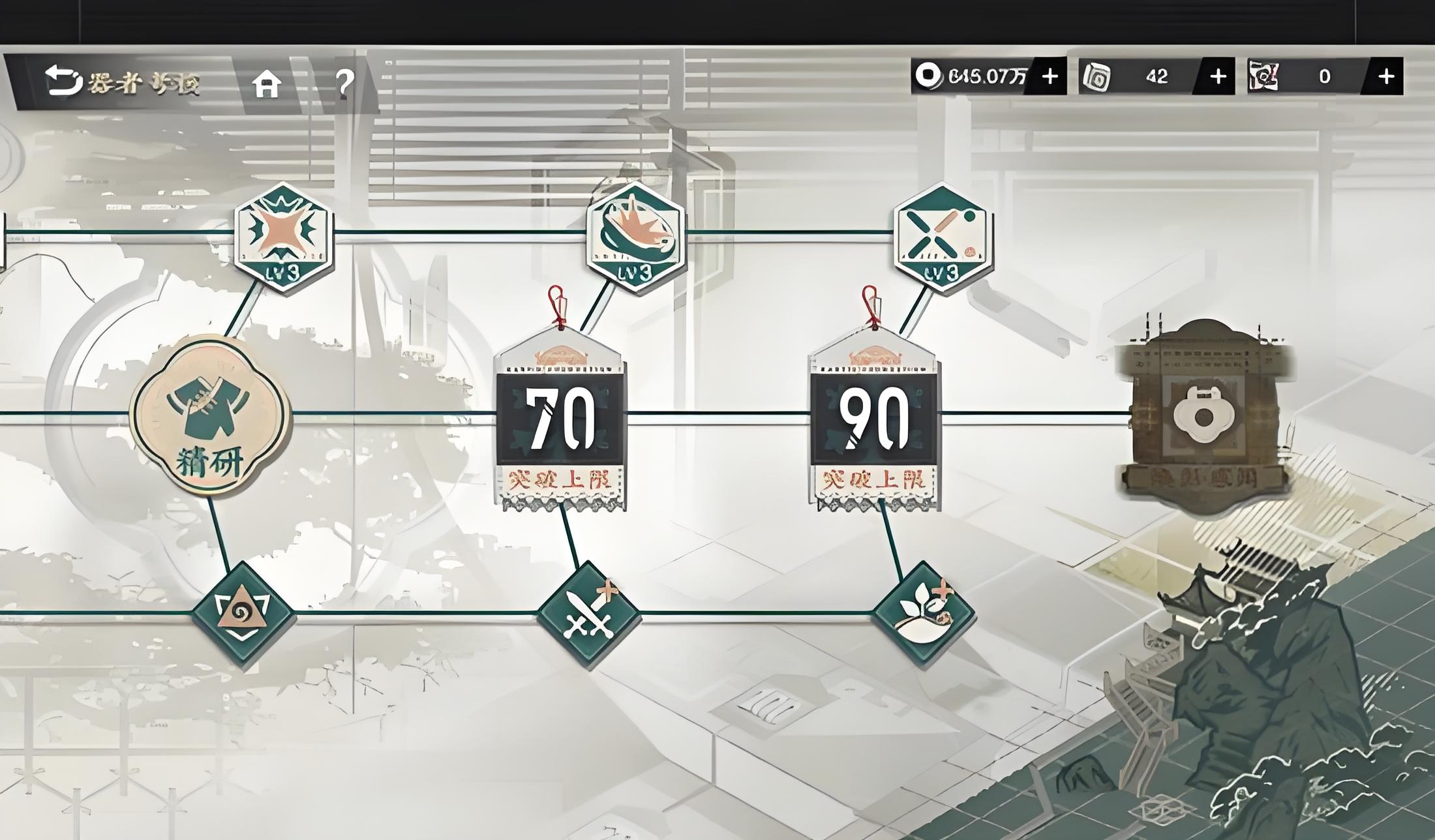Go back using the return arrow
This screenshot has height=840, width=1435.
[63, 81]
